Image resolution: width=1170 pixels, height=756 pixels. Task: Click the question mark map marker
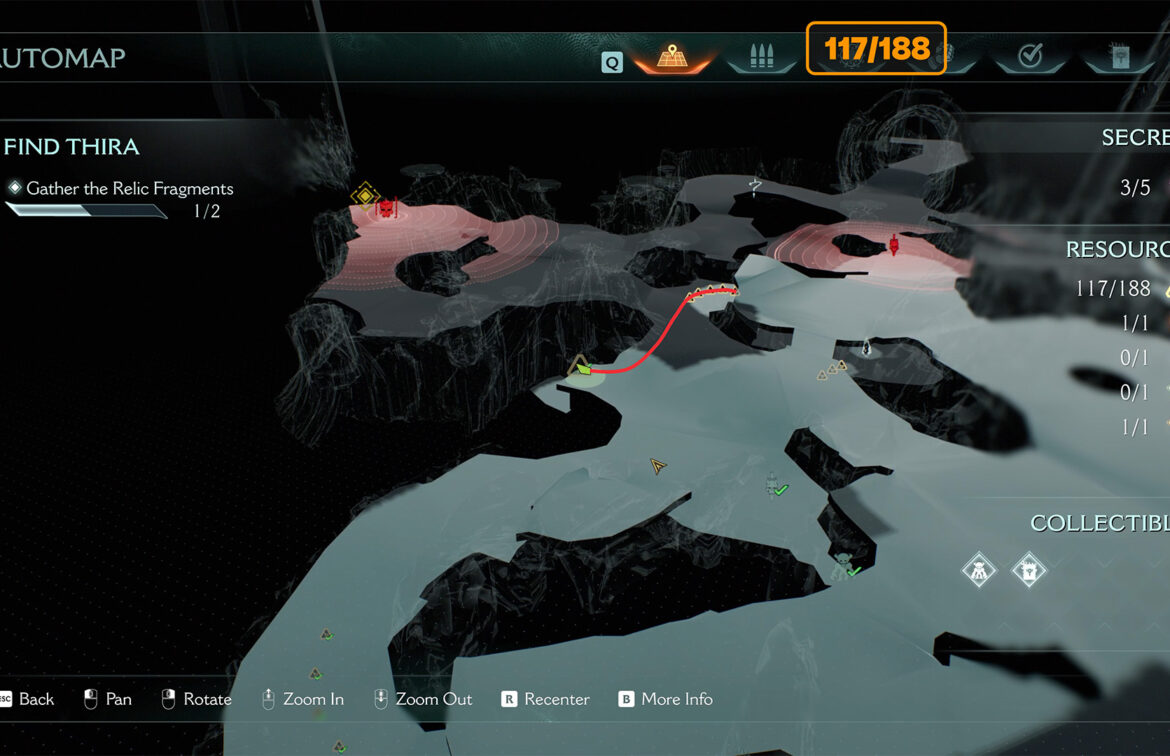[756, 185]
